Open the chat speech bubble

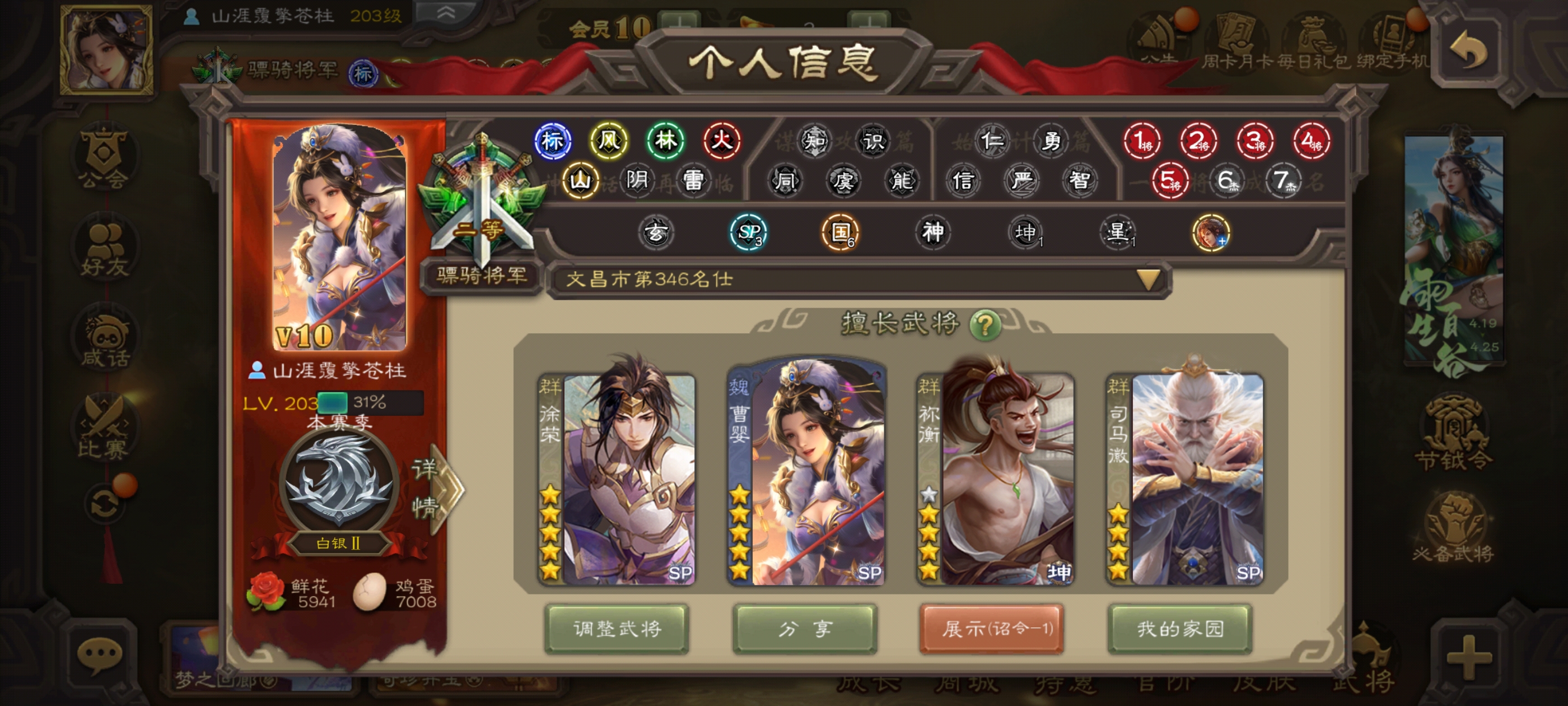[99, 656]
